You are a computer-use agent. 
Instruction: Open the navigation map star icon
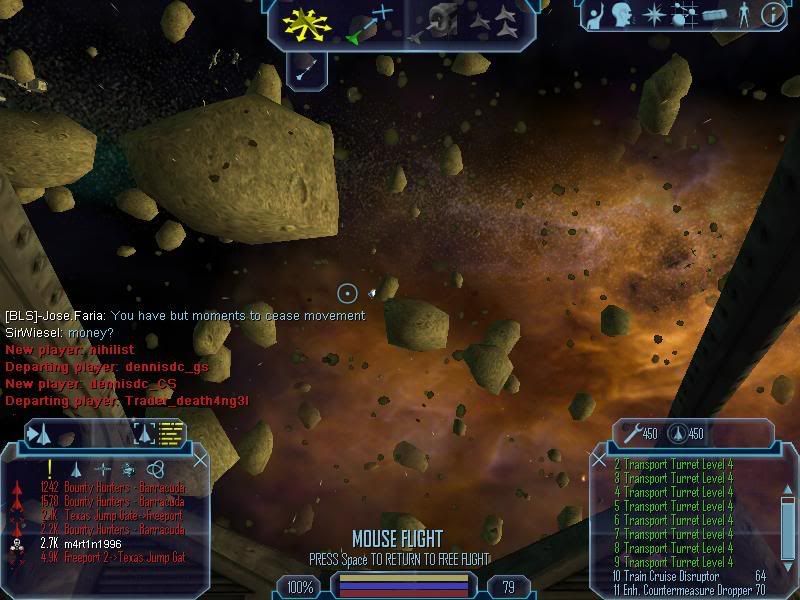coord(654,15)
